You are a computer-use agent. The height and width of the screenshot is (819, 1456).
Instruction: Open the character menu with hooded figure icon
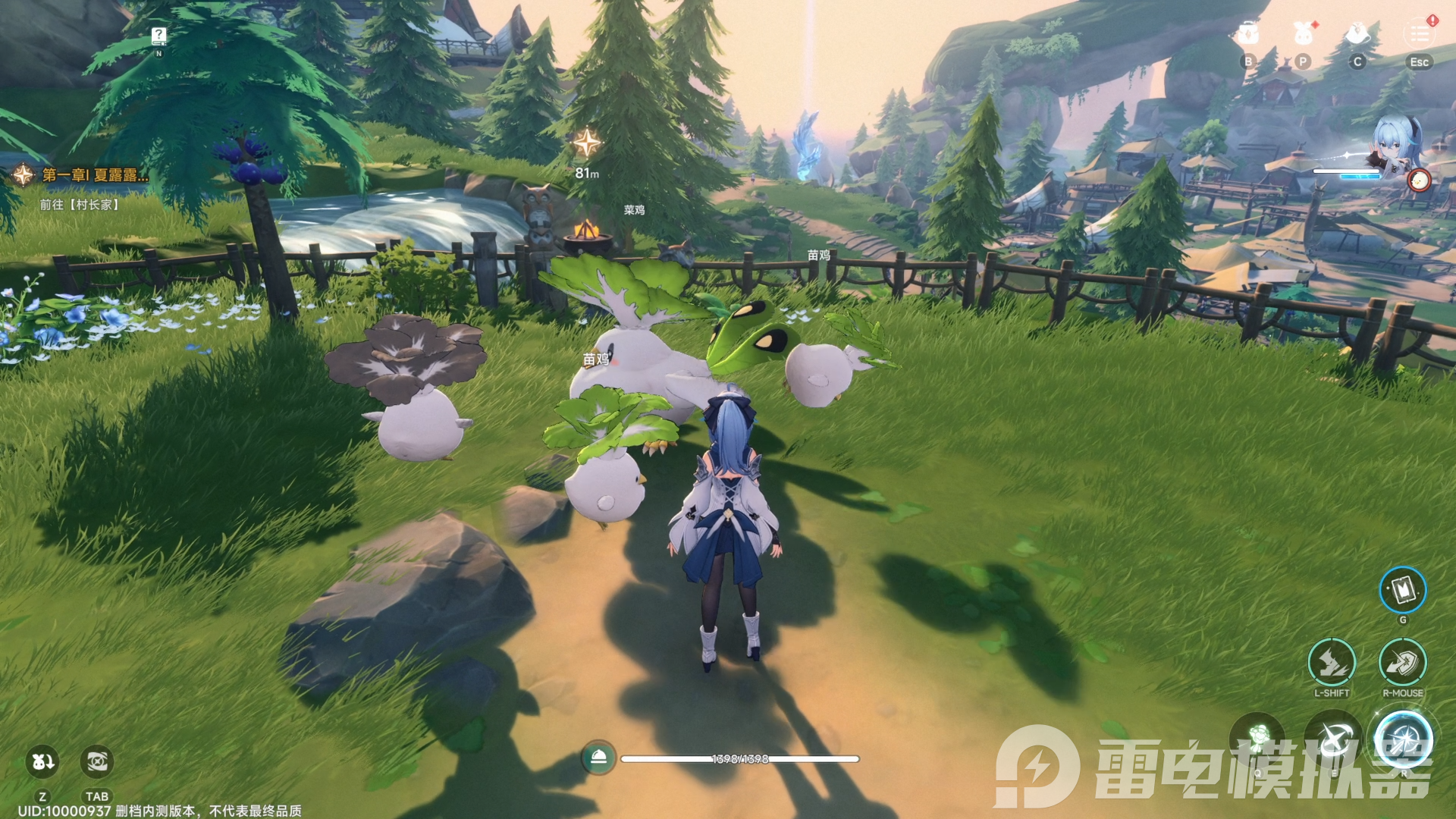(1357, 34)
